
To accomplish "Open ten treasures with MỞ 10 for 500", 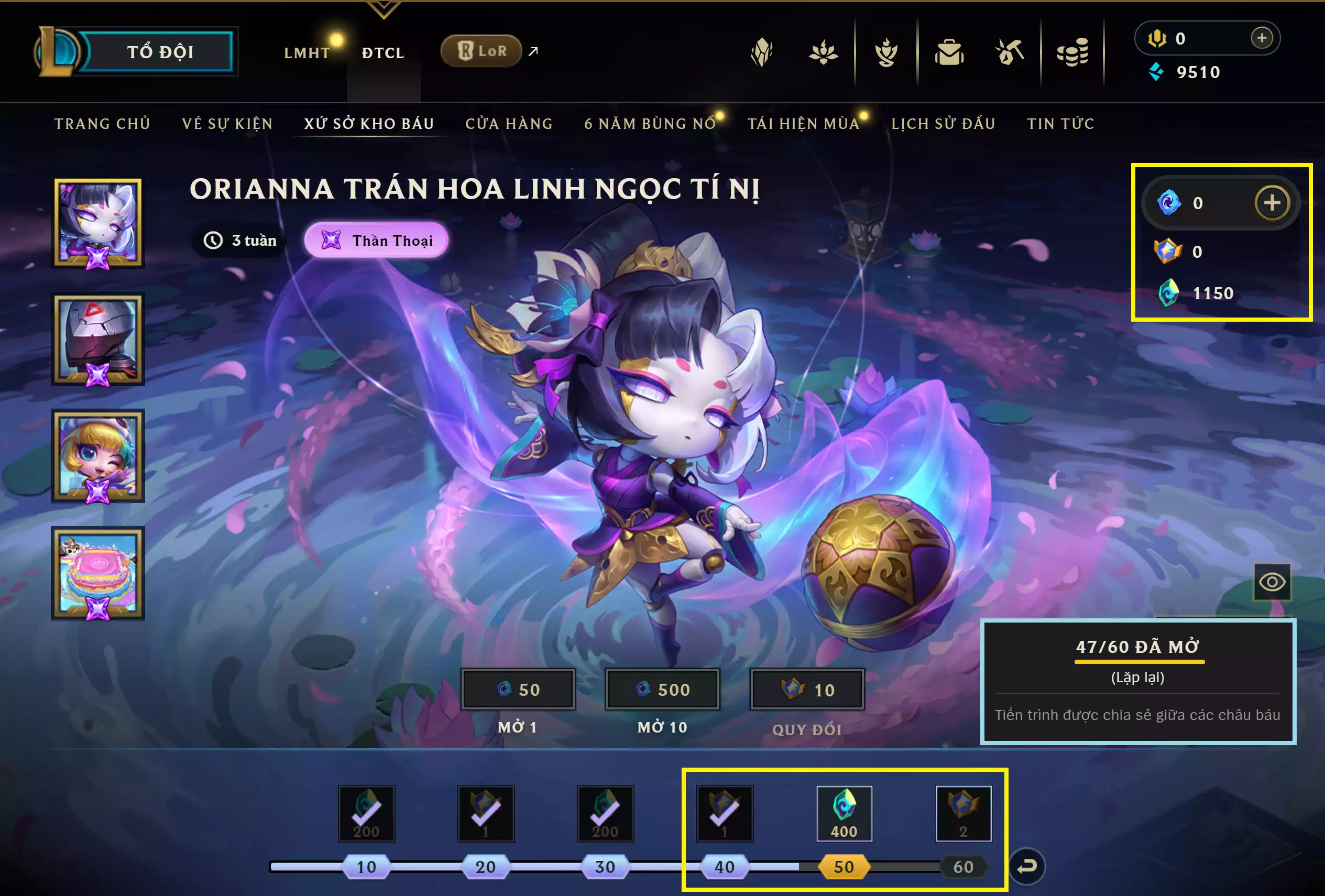I will [662, 690].
